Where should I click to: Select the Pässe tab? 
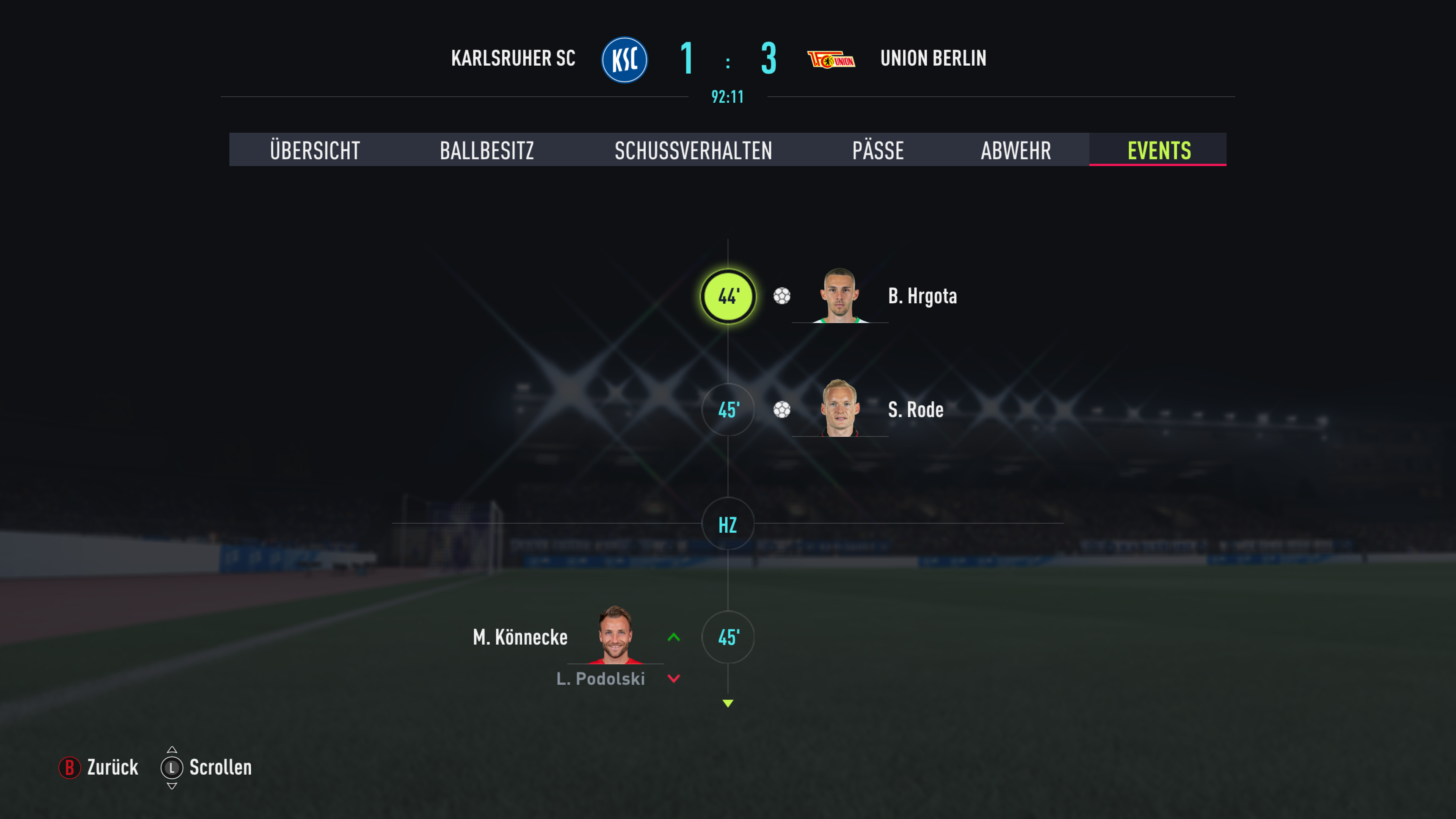[878, 151]
